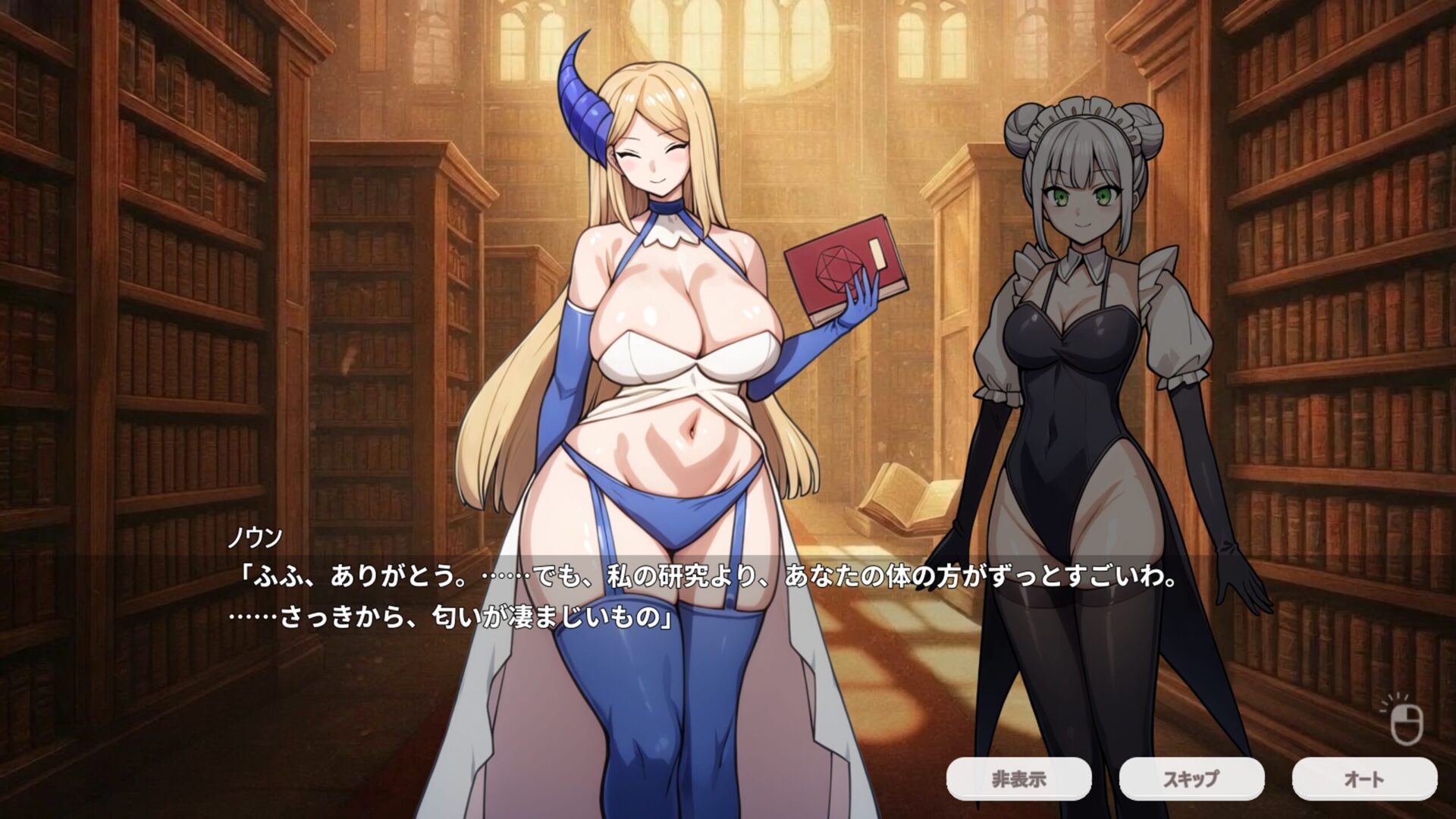Screen dimensions: 1456x819
Task: Turn on auto-advance with オート
Action: (x=1363, y=779)
